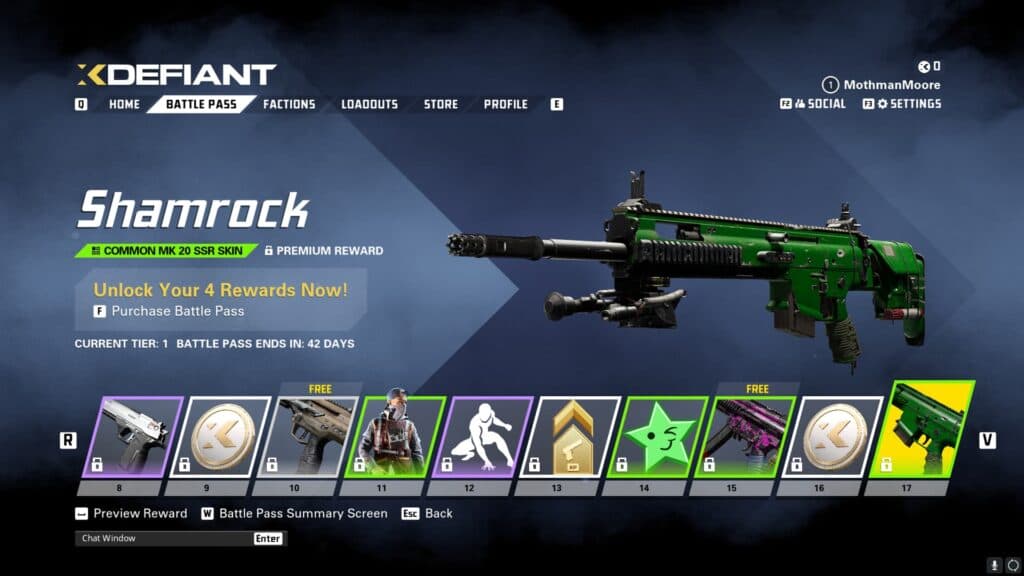Open the Social menu

pos(819,103)
